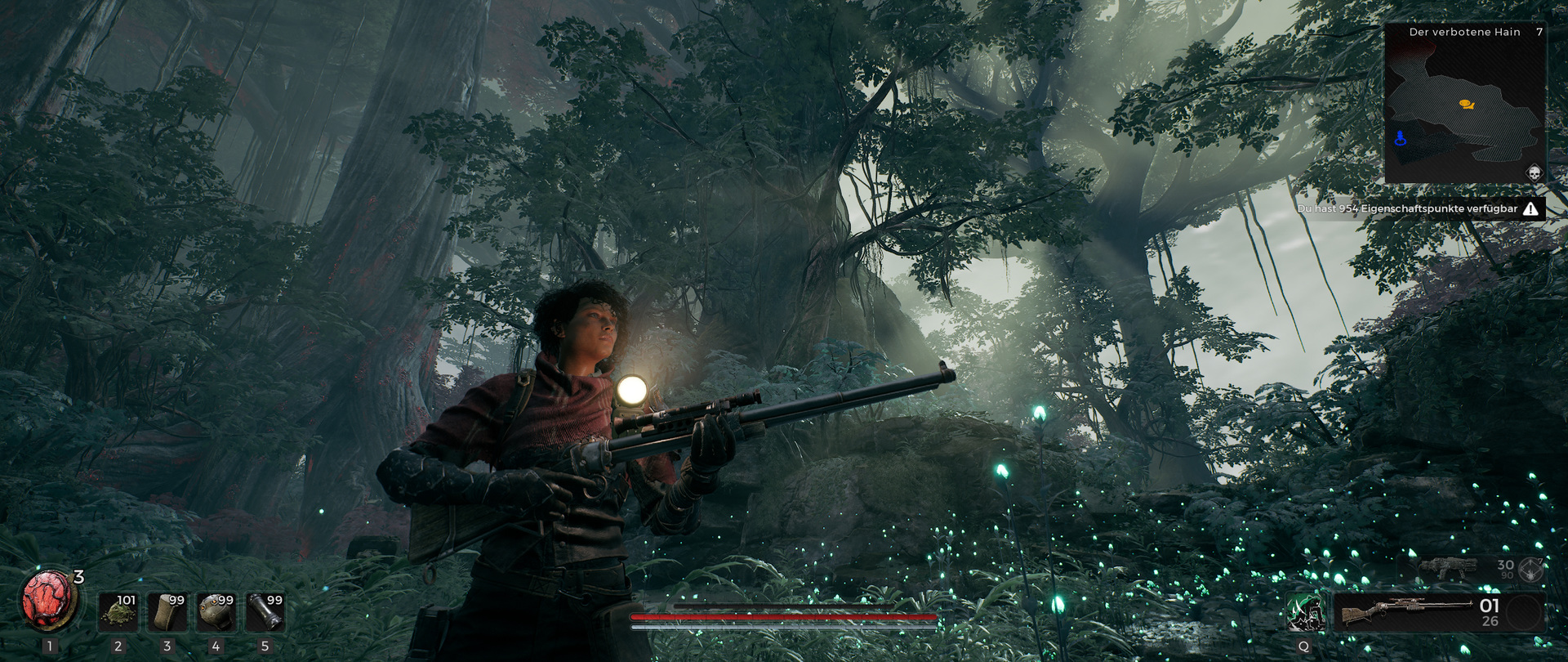Use the bandage item in the quick slot

coord(167,612)
